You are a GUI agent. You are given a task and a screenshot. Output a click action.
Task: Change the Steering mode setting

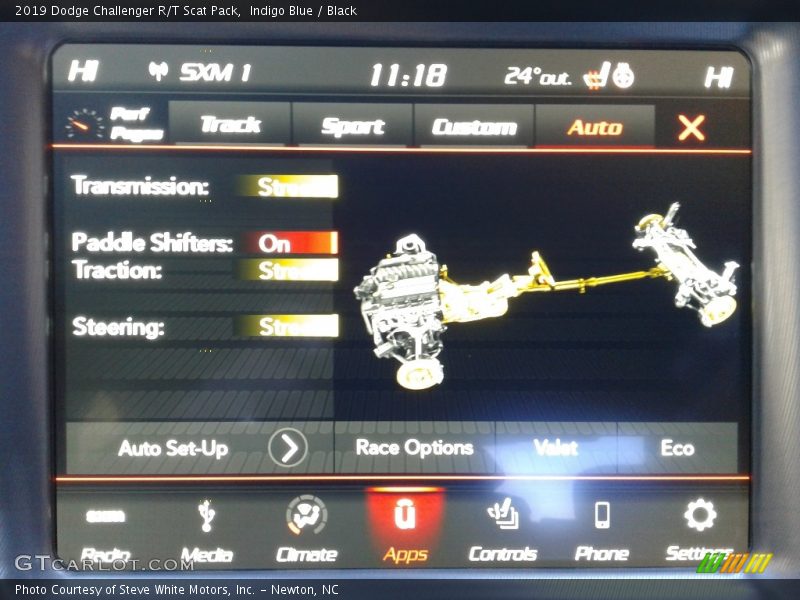[288, 326]
